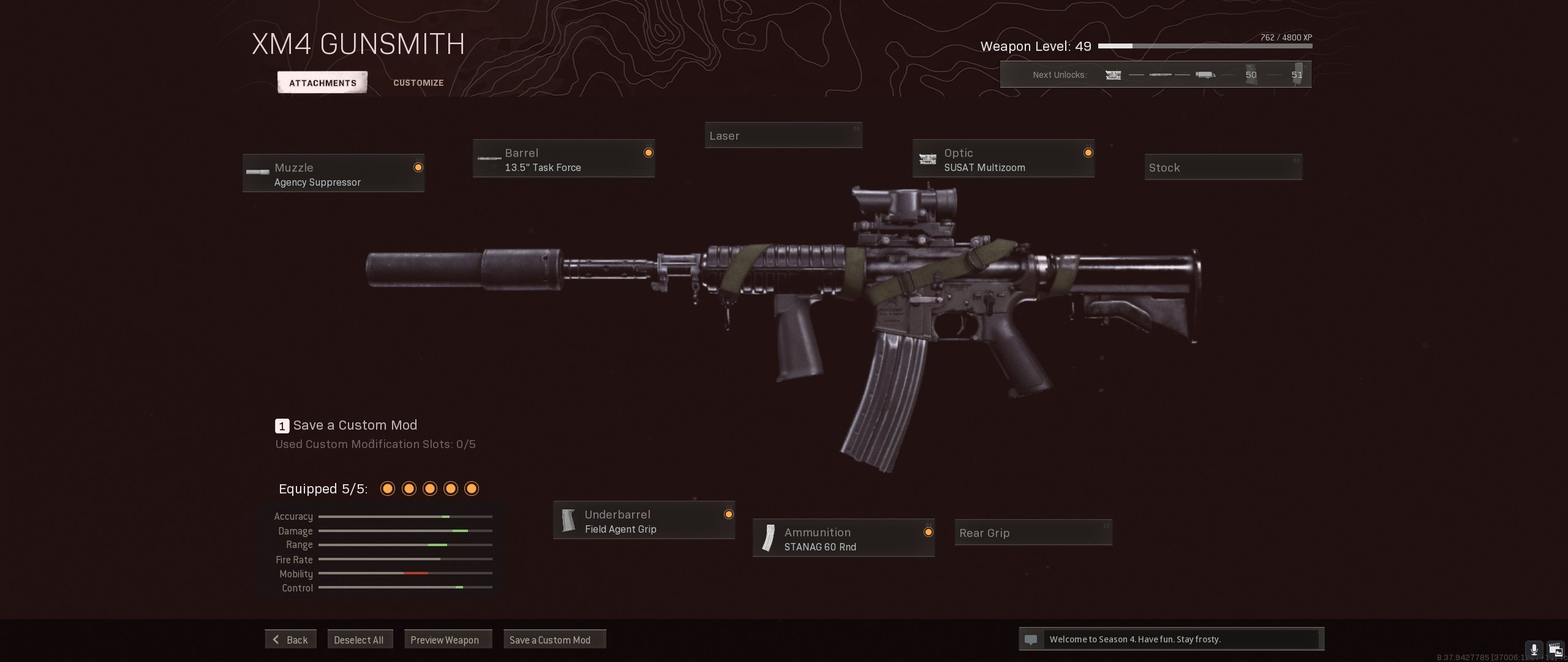Click the chat bubble icon beside the message
The height and width of the screenshot is (662, 1568).
coord(1032,639)
